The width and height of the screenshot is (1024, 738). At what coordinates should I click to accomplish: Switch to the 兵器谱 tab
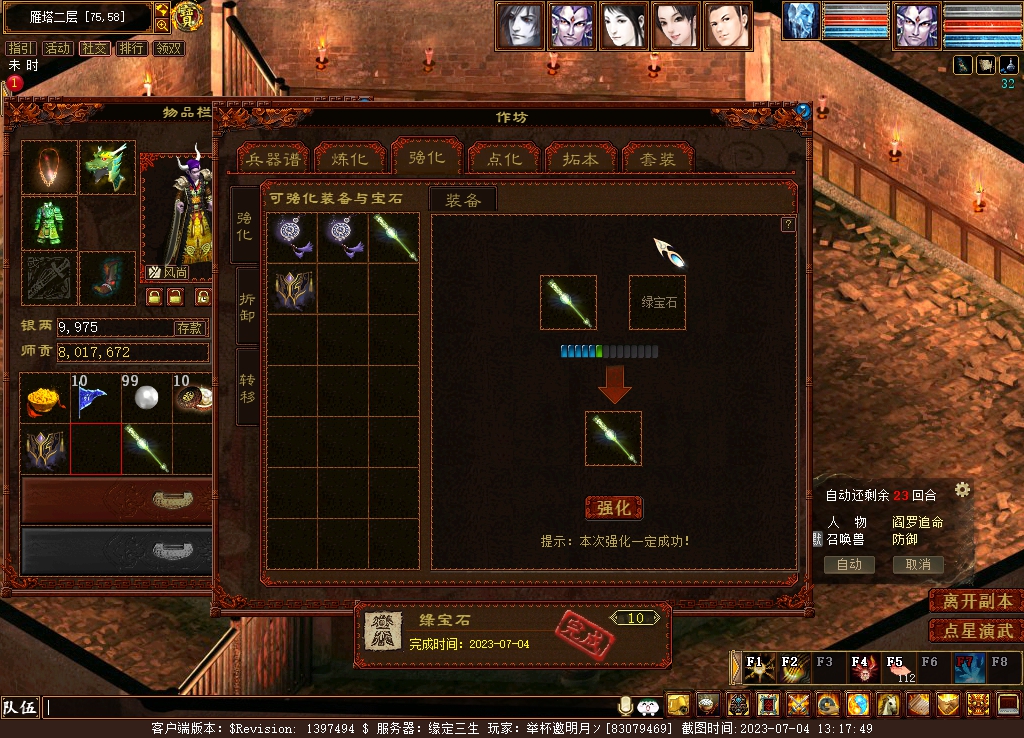coord(273,159)
